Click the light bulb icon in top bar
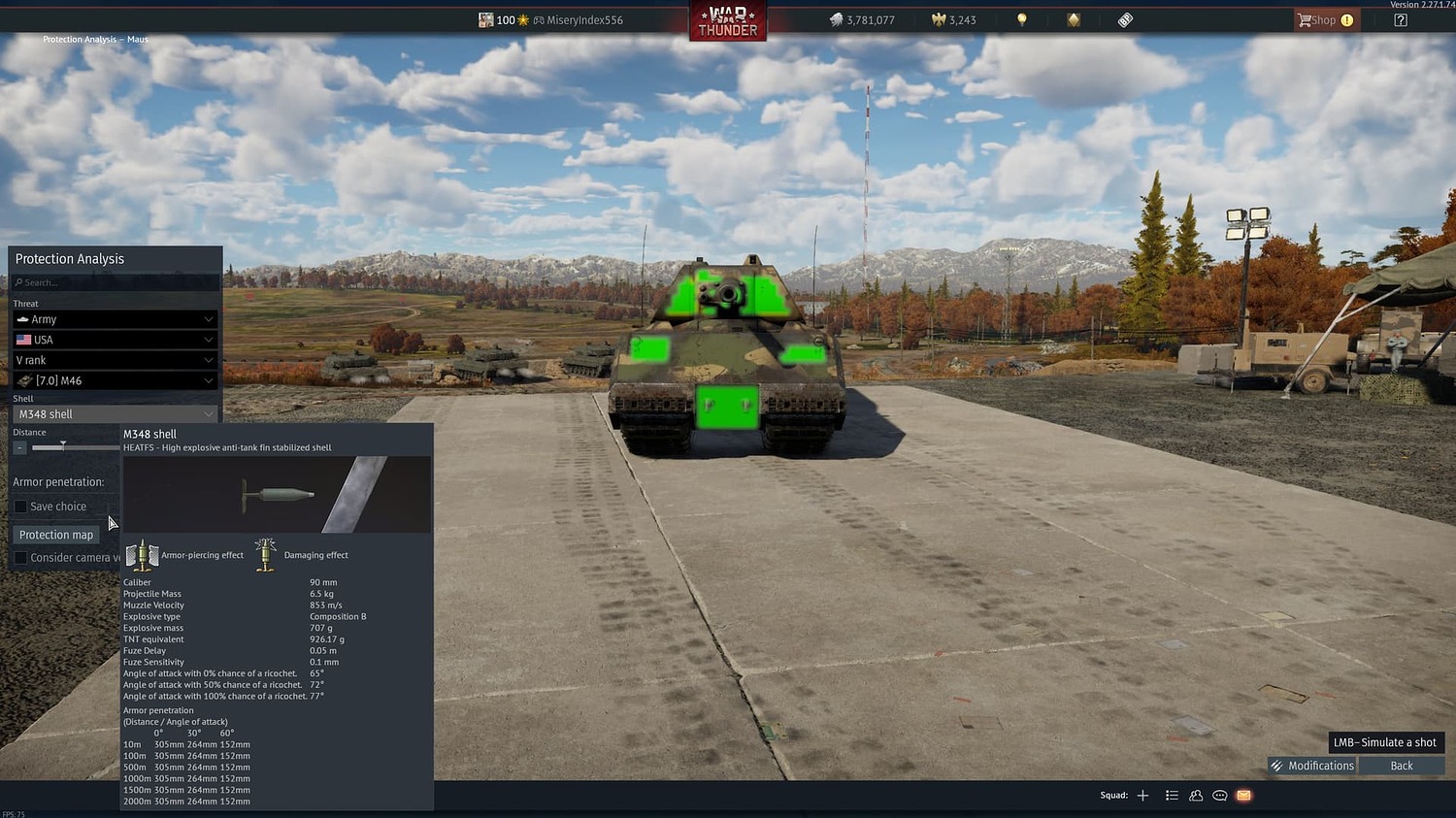1456x818 pixels. pos(1021,19)
